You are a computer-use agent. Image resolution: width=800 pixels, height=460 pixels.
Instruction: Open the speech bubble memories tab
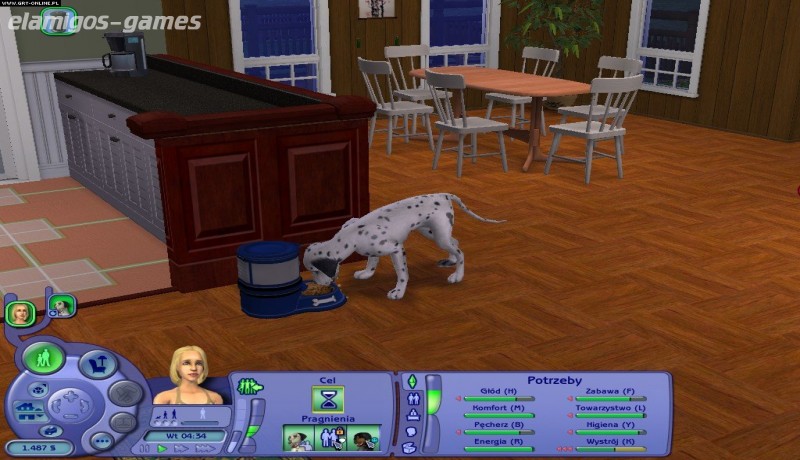click(411, 432)
